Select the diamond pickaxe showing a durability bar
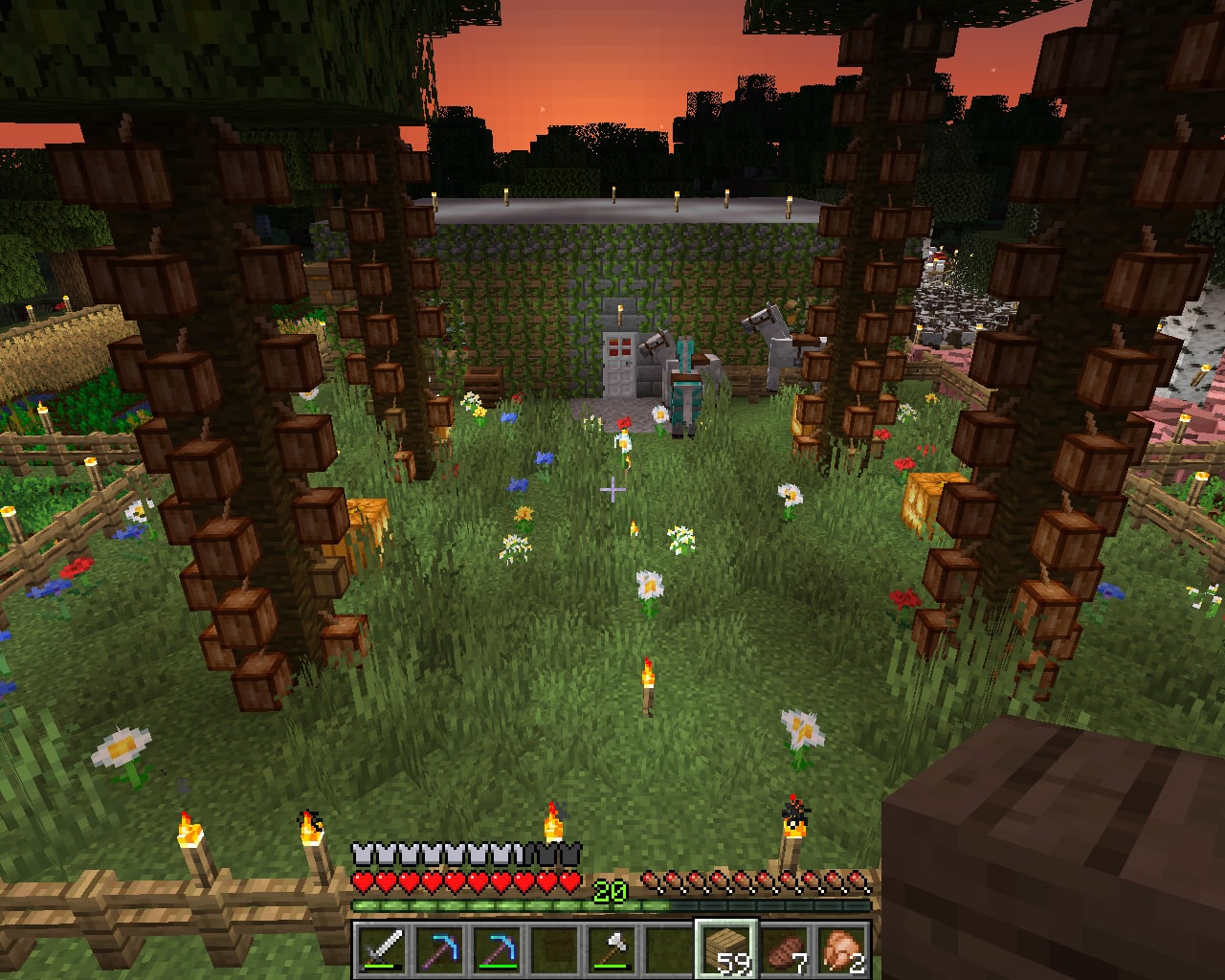The height and width of the screenshot is (980, 1225). coord(497,949)
